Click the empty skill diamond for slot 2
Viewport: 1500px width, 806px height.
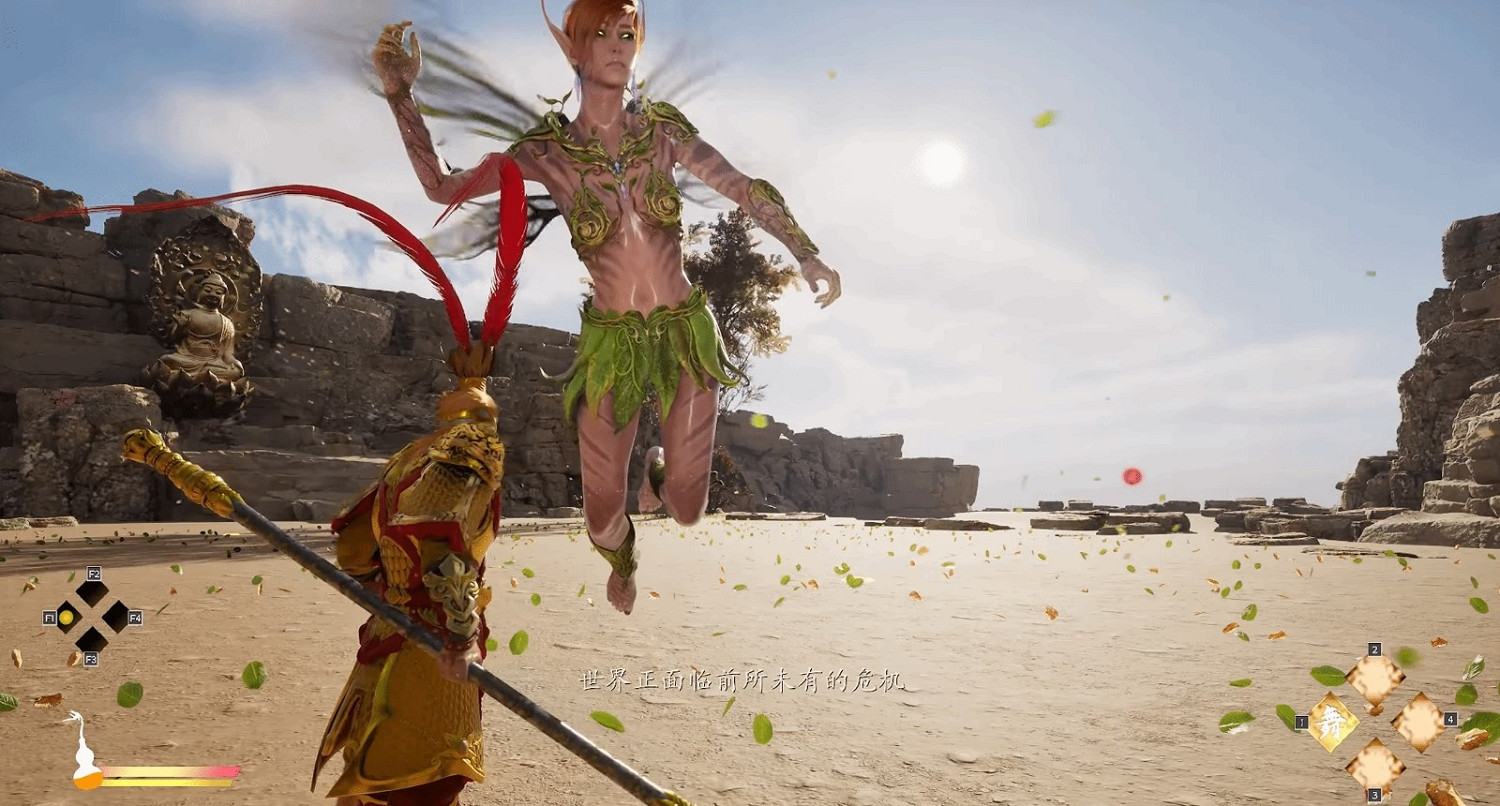[x=1376, y=678]
